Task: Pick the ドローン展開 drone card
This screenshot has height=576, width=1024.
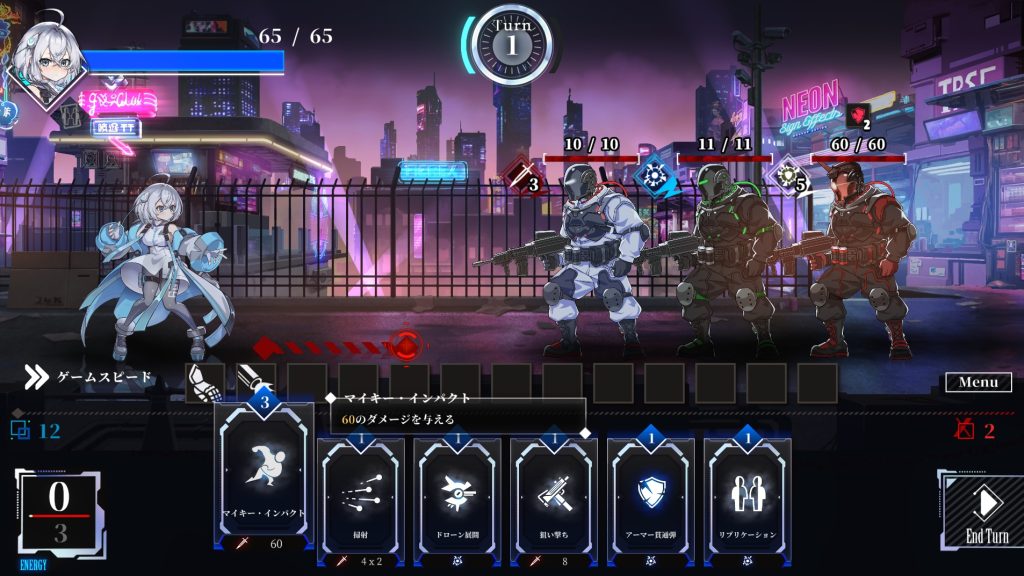Action: pos(456,495)
